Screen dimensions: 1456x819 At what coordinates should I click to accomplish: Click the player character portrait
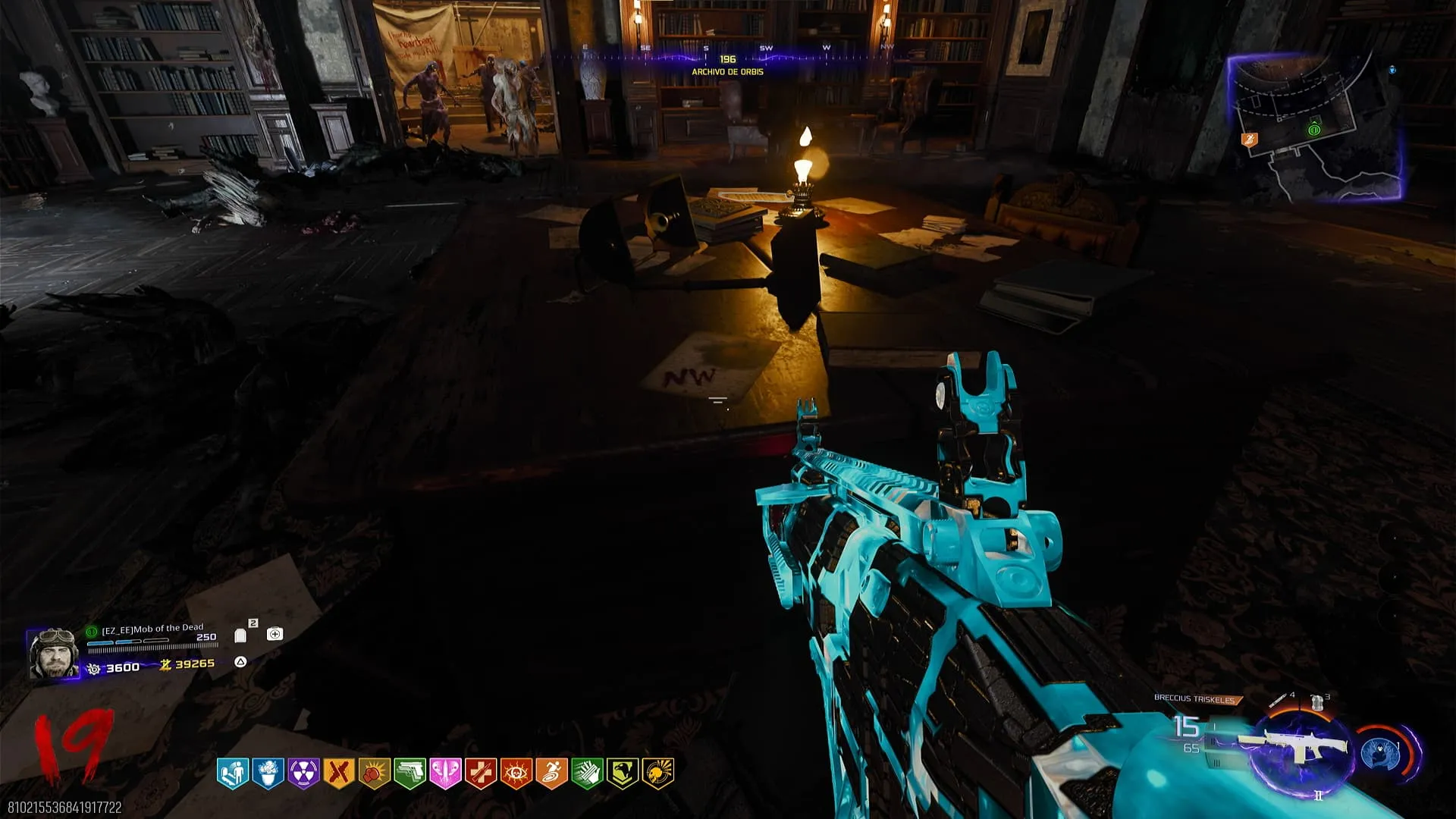coord(53,653)
